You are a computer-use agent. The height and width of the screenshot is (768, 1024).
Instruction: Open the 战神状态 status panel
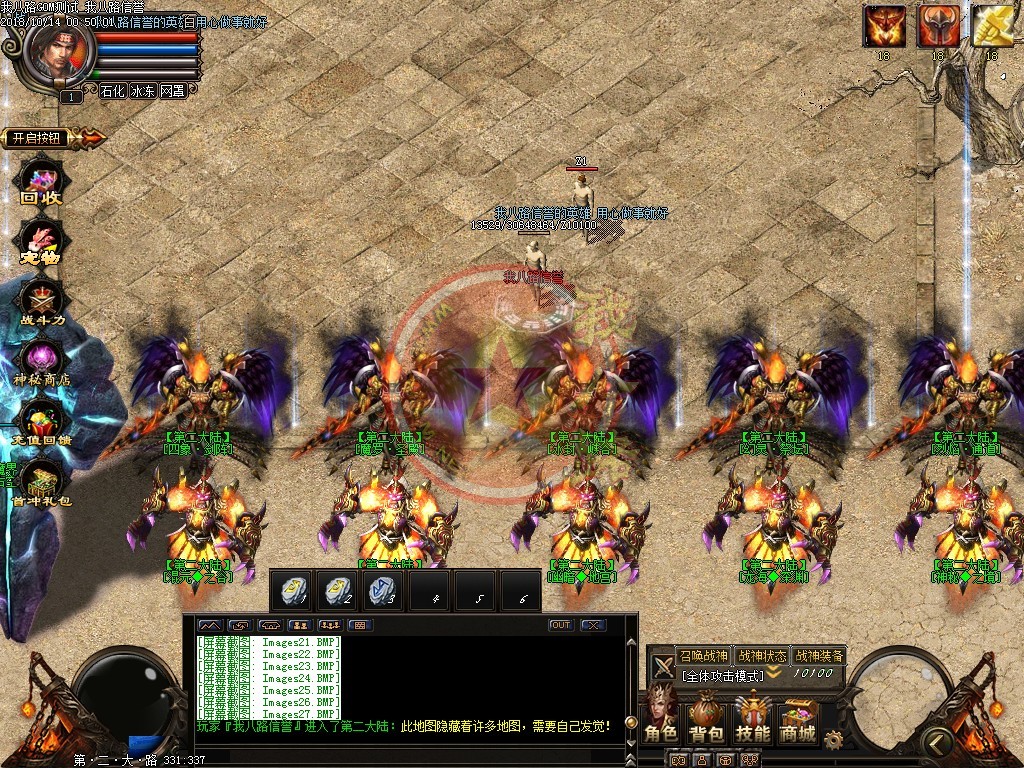761,656
